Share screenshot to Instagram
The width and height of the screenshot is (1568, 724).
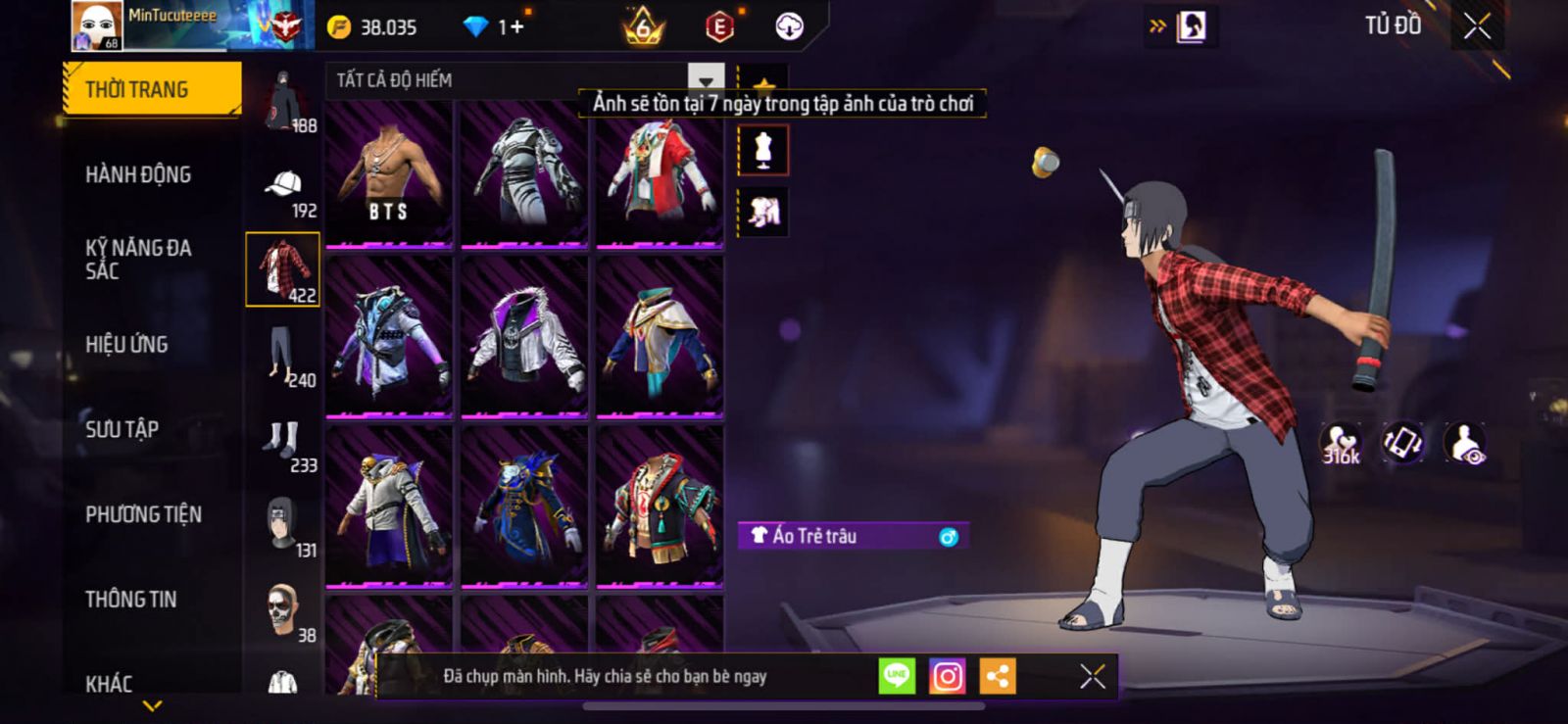(x=947, y=676)
